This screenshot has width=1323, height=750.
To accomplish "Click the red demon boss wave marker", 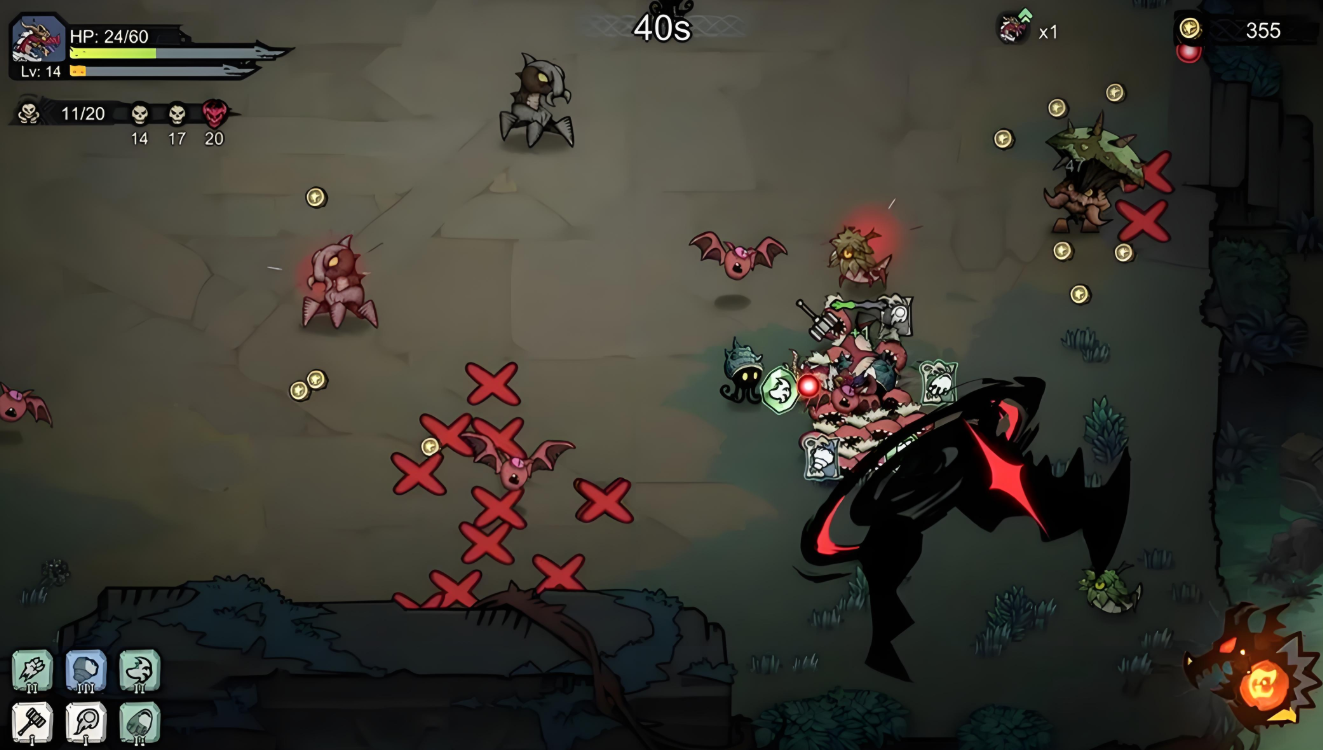I will (x=214, y=114).
